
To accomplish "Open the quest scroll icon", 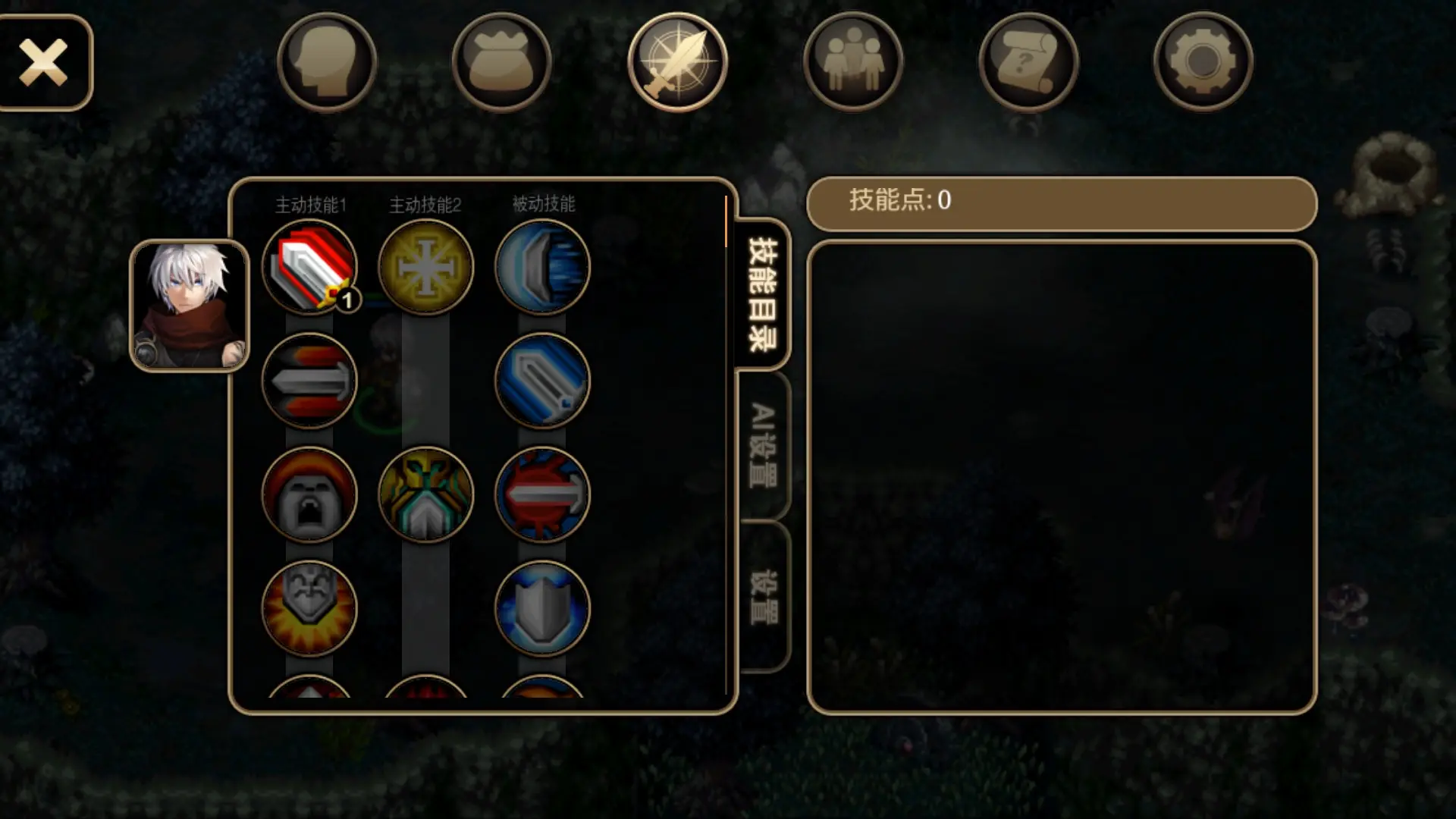I will pyautogui.click(x=1028, y=62).
